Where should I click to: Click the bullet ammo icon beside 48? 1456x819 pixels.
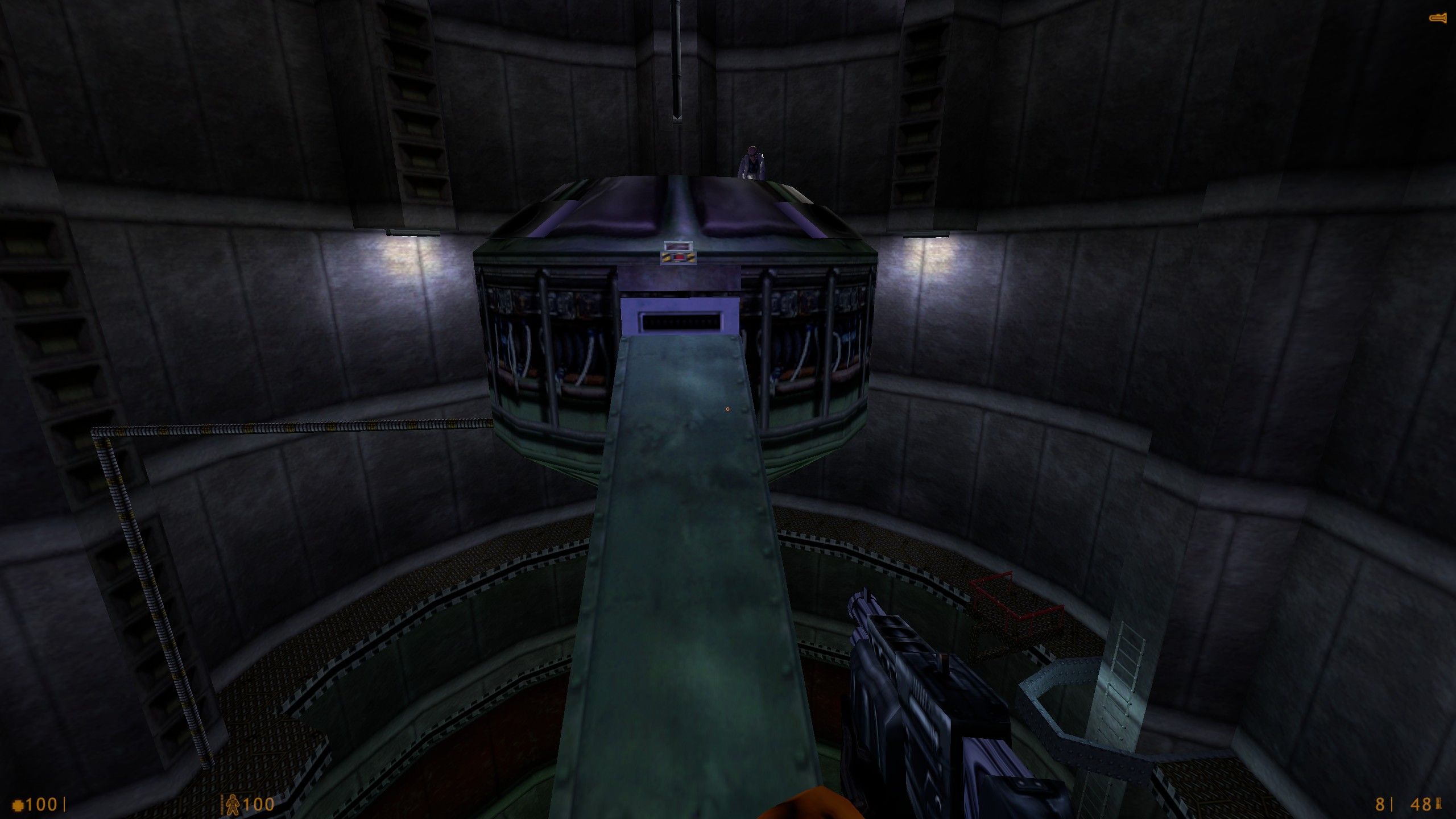(1438, 804)
